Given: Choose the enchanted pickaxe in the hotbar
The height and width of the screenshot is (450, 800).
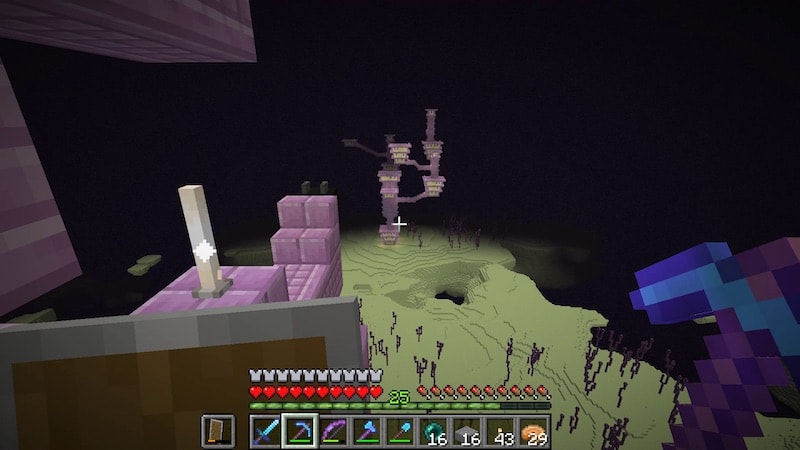Looking at the screenshot, I should [x=298, y=430].
